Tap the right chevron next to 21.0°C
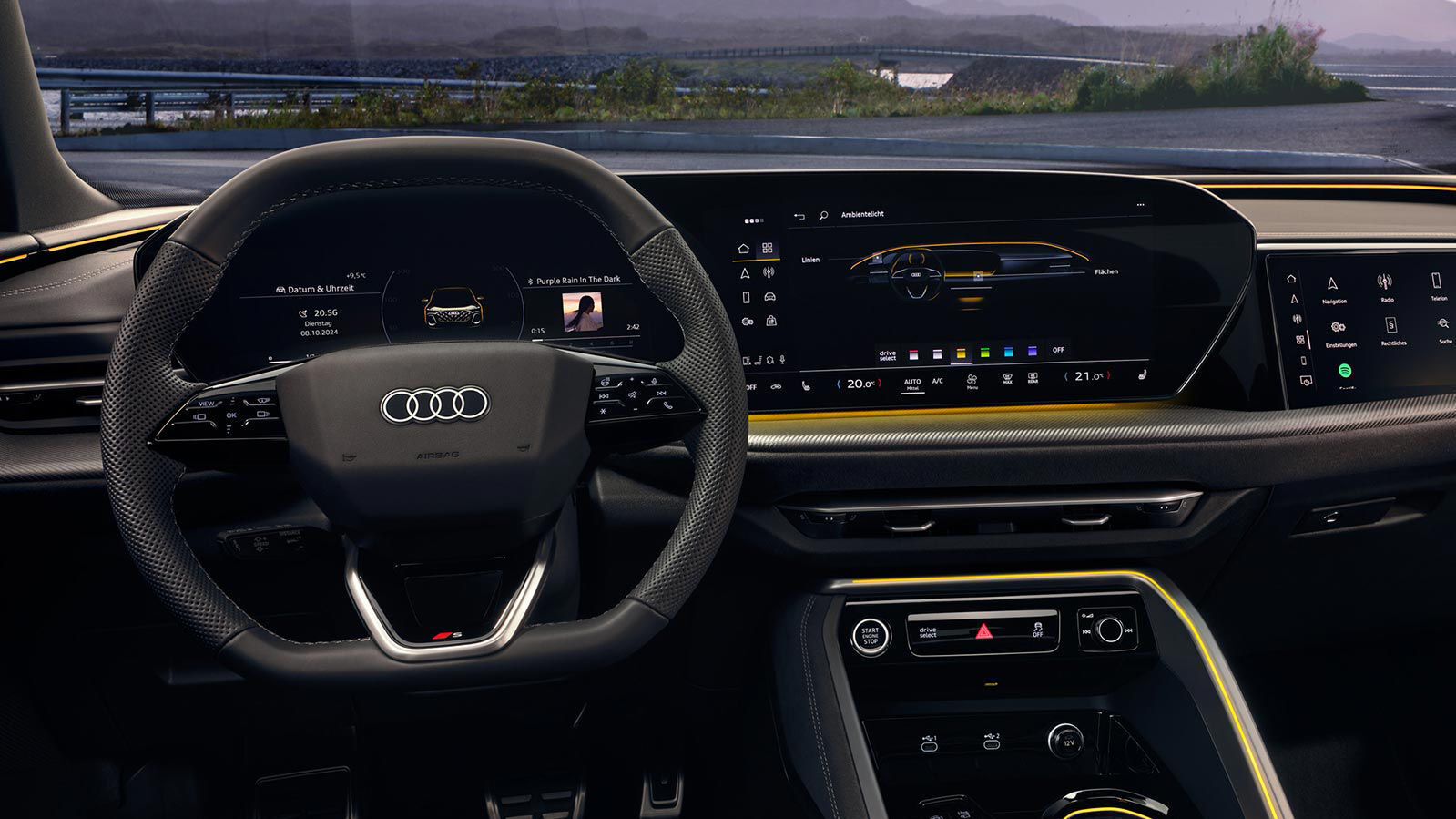Image resolution: width=1456 pixels, height=819 pixels. click(1109, 376)
